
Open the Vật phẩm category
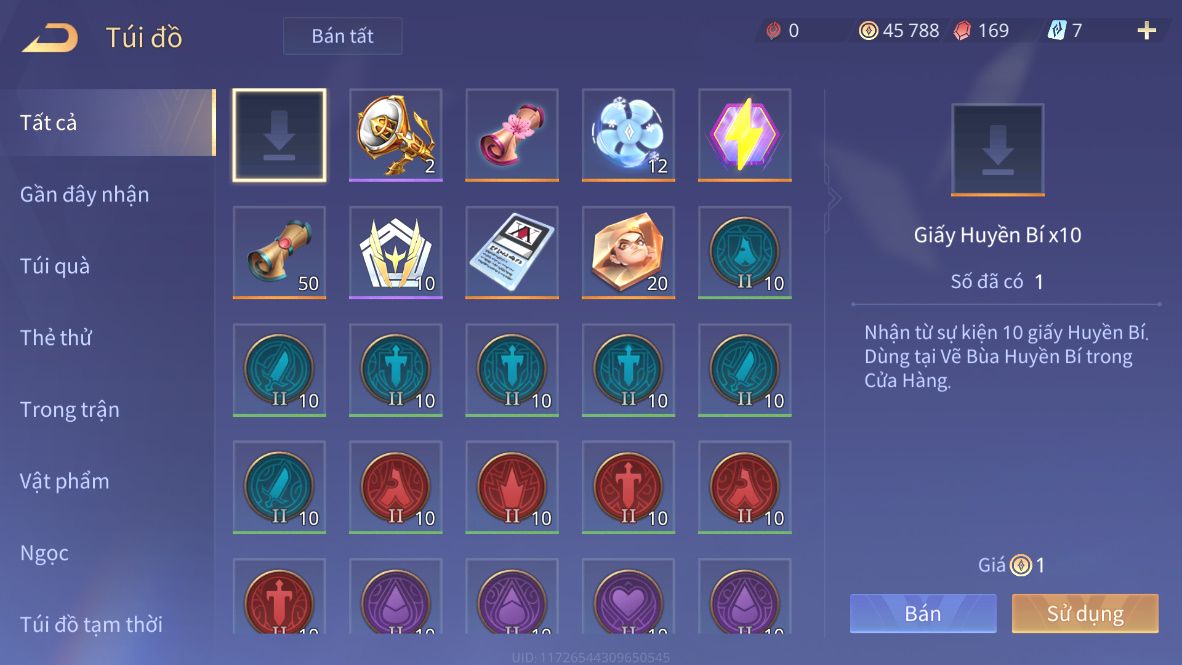pos(64,481)
